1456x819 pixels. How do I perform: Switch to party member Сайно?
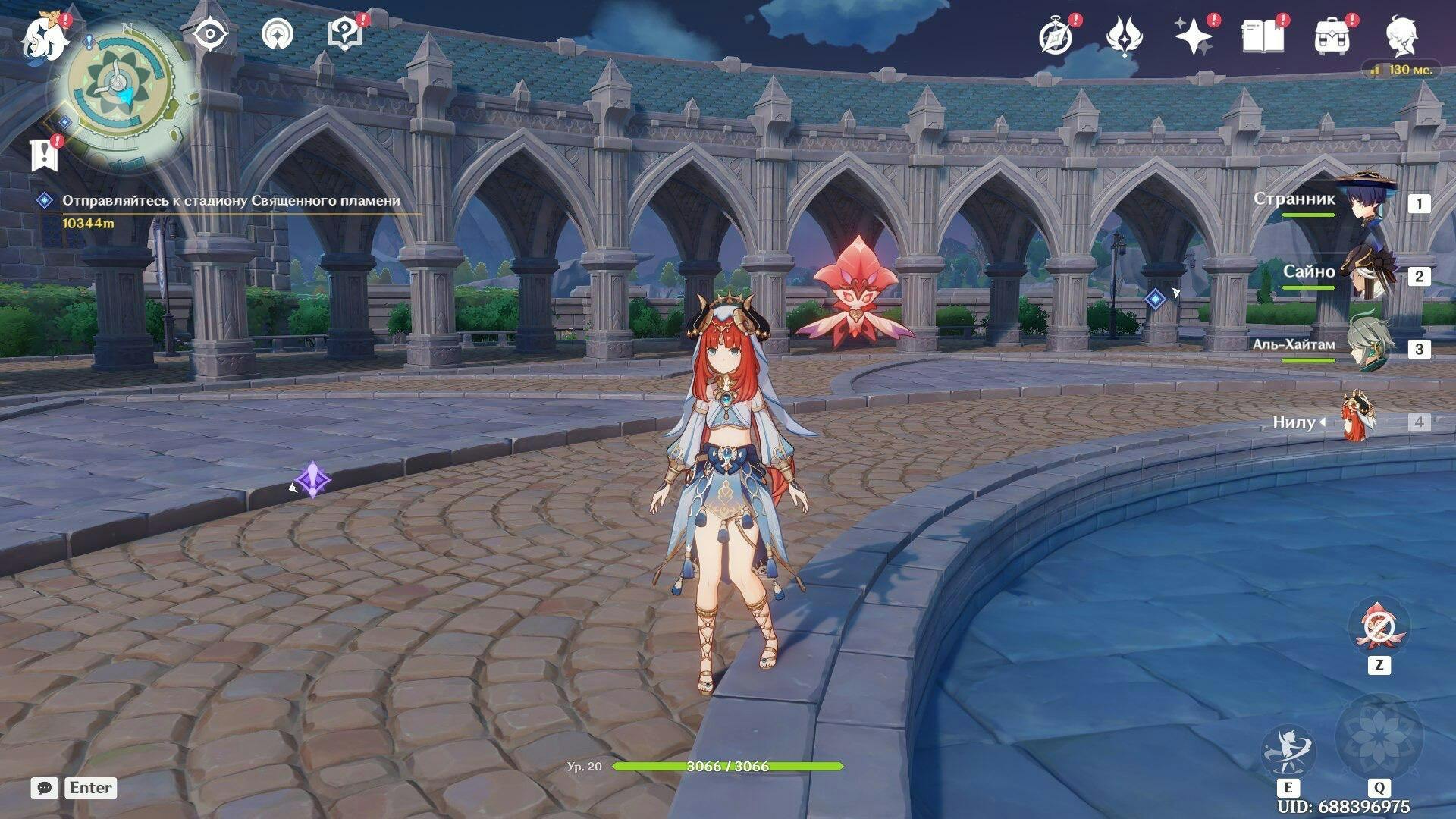coord(1365,275)
